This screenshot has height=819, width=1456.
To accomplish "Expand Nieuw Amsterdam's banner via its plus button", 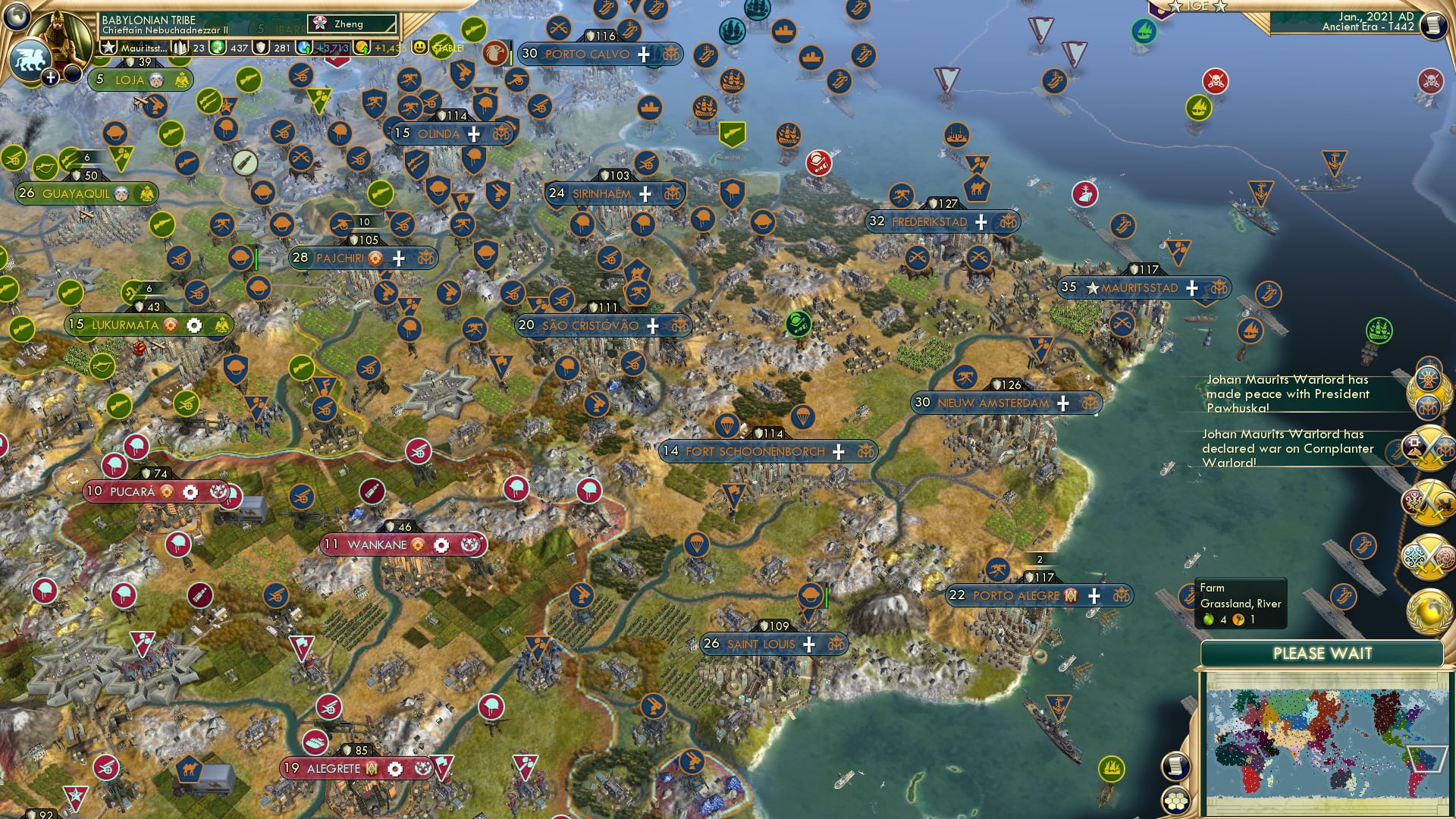I will pyautogui.click(x=1063, y=403).
